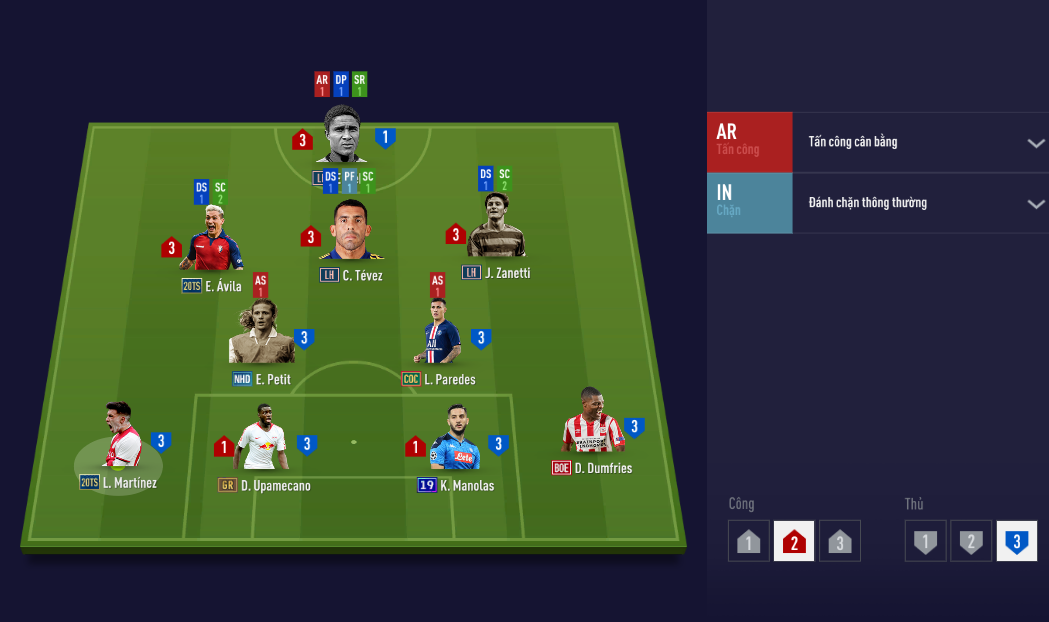Select player J. Zanetti
Screen dimensions: 1049x622
(x=496, y=226)
